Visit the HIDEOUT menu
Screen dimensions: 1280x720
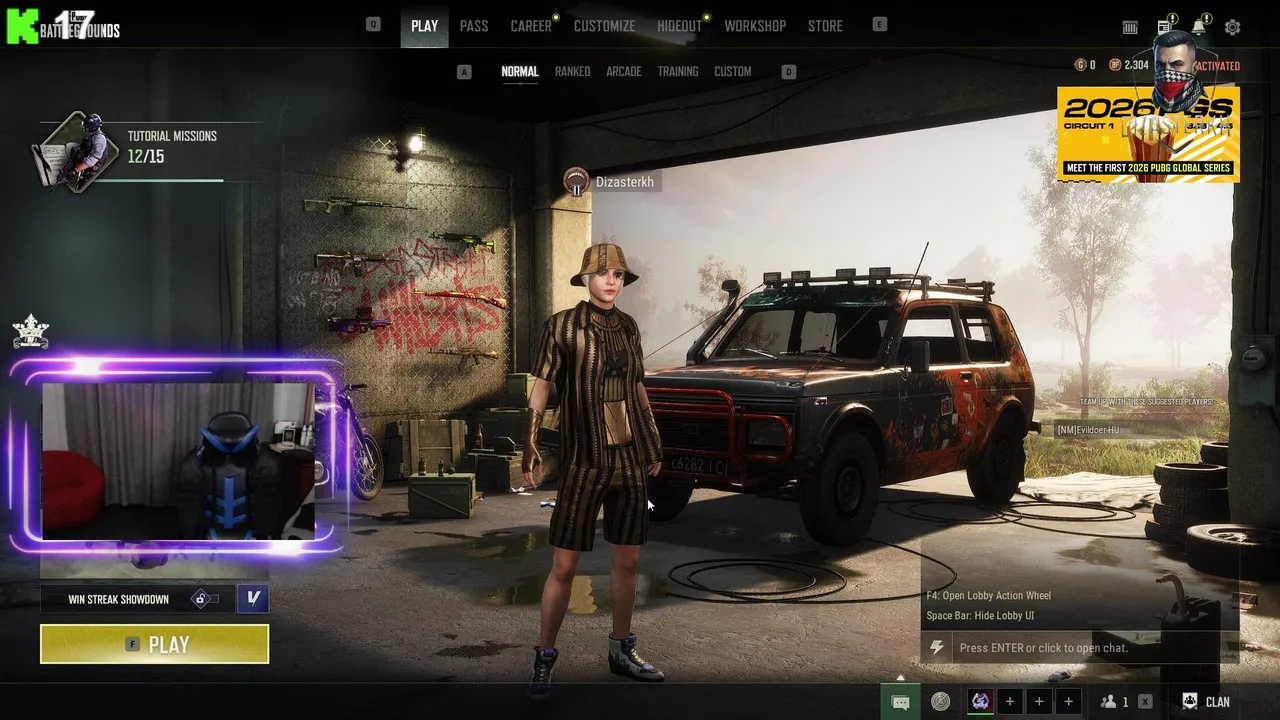(x=679, y=26)
